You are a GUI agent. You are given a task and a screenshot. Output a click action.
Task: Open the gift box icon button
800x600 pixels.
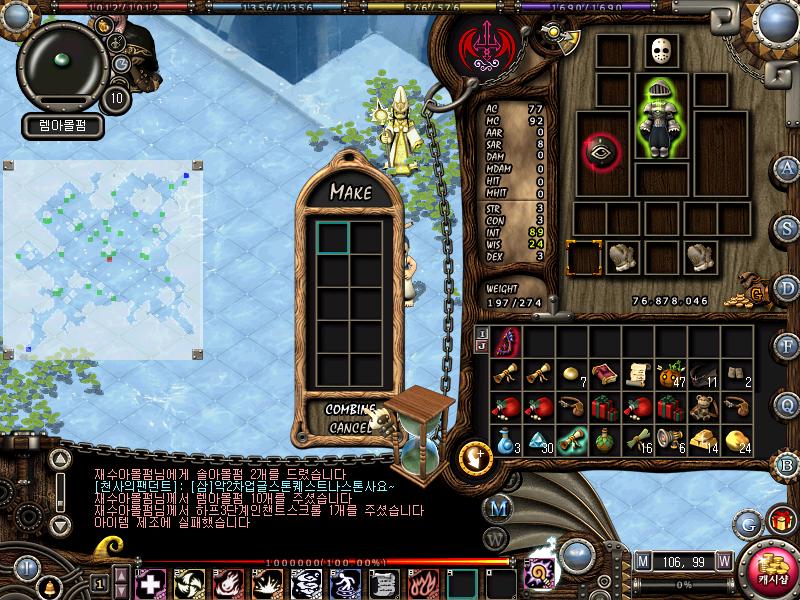coord(780,522)
